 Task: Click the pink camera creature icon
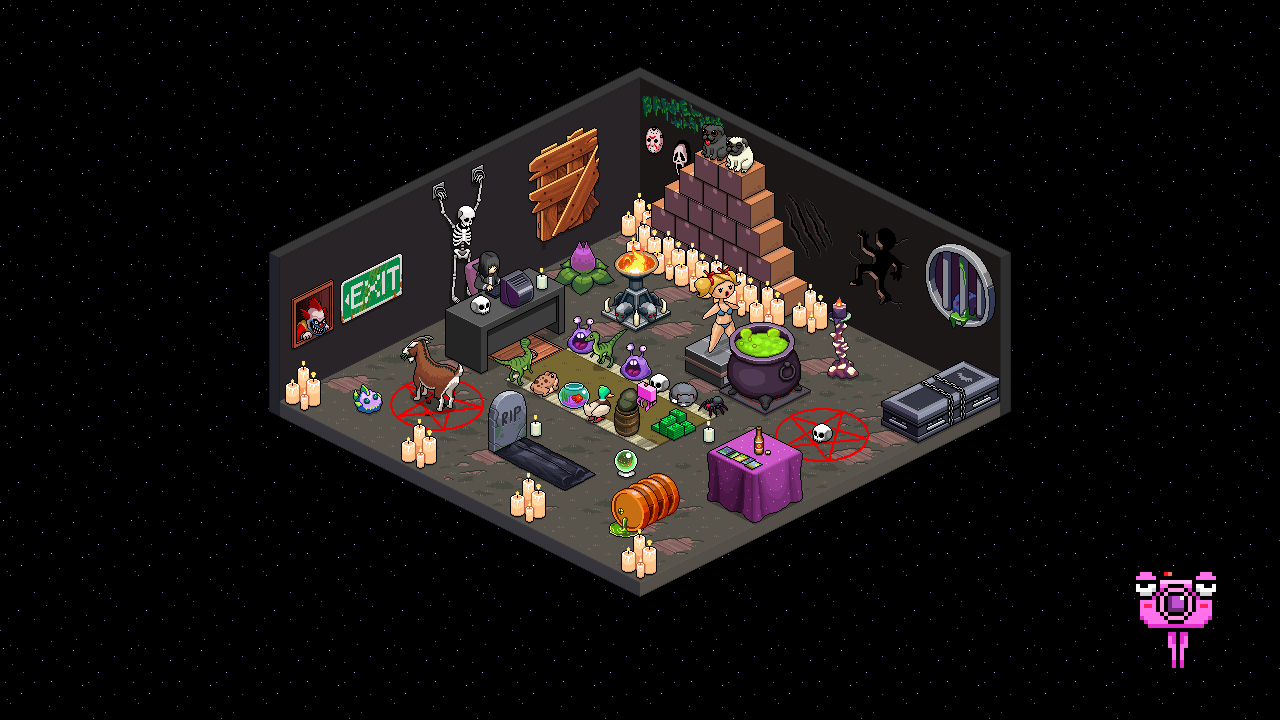click(x=1176, y=603)
